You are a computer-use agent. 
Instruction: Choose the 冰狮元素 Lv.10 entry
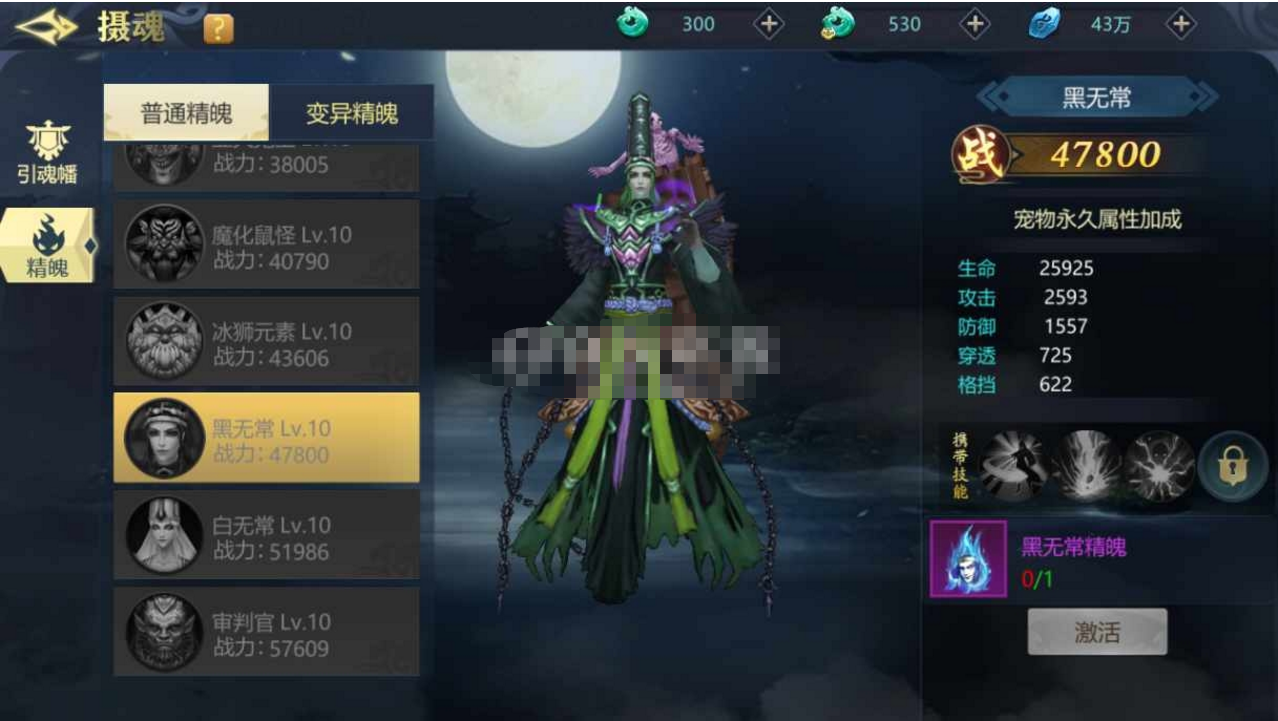[266, 342]
